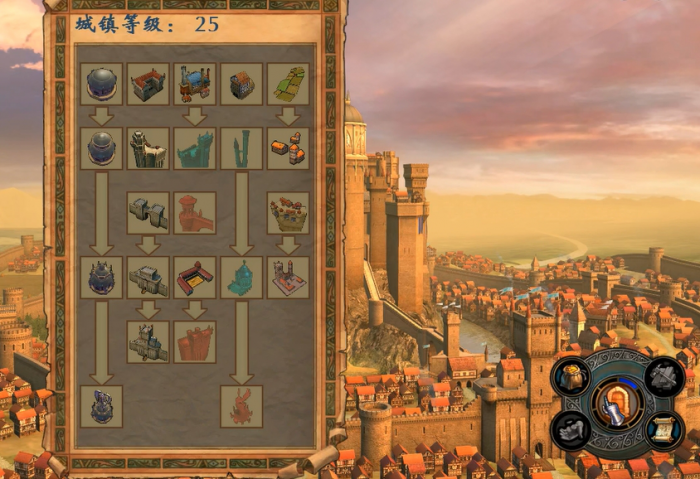700x479 pixels.
Task: Choose the red clustered towers building icon
Action: 195,342
